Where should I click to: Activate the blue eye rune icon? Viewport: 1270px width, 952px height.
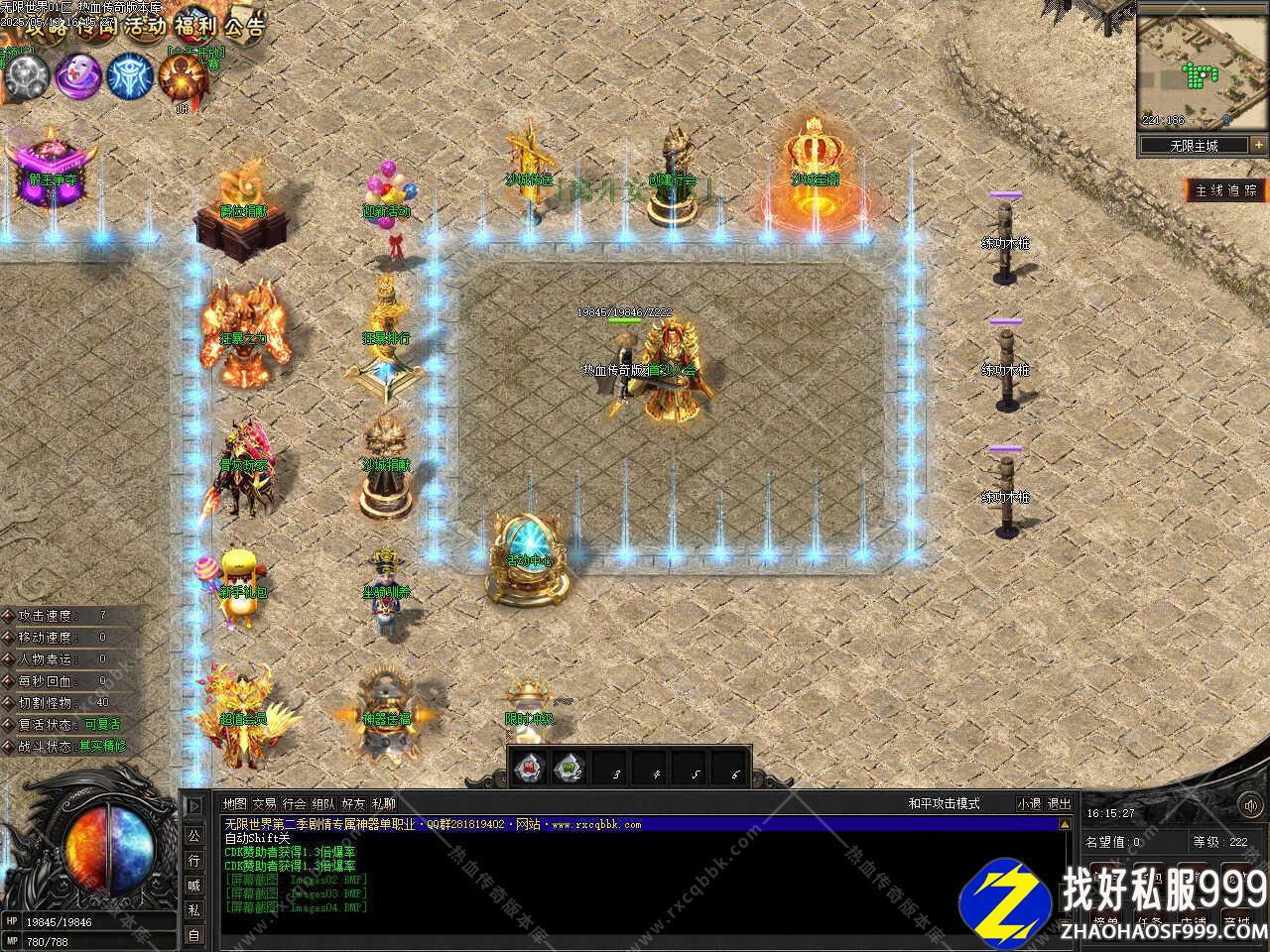pyautogui.click(x=130, y=75)
